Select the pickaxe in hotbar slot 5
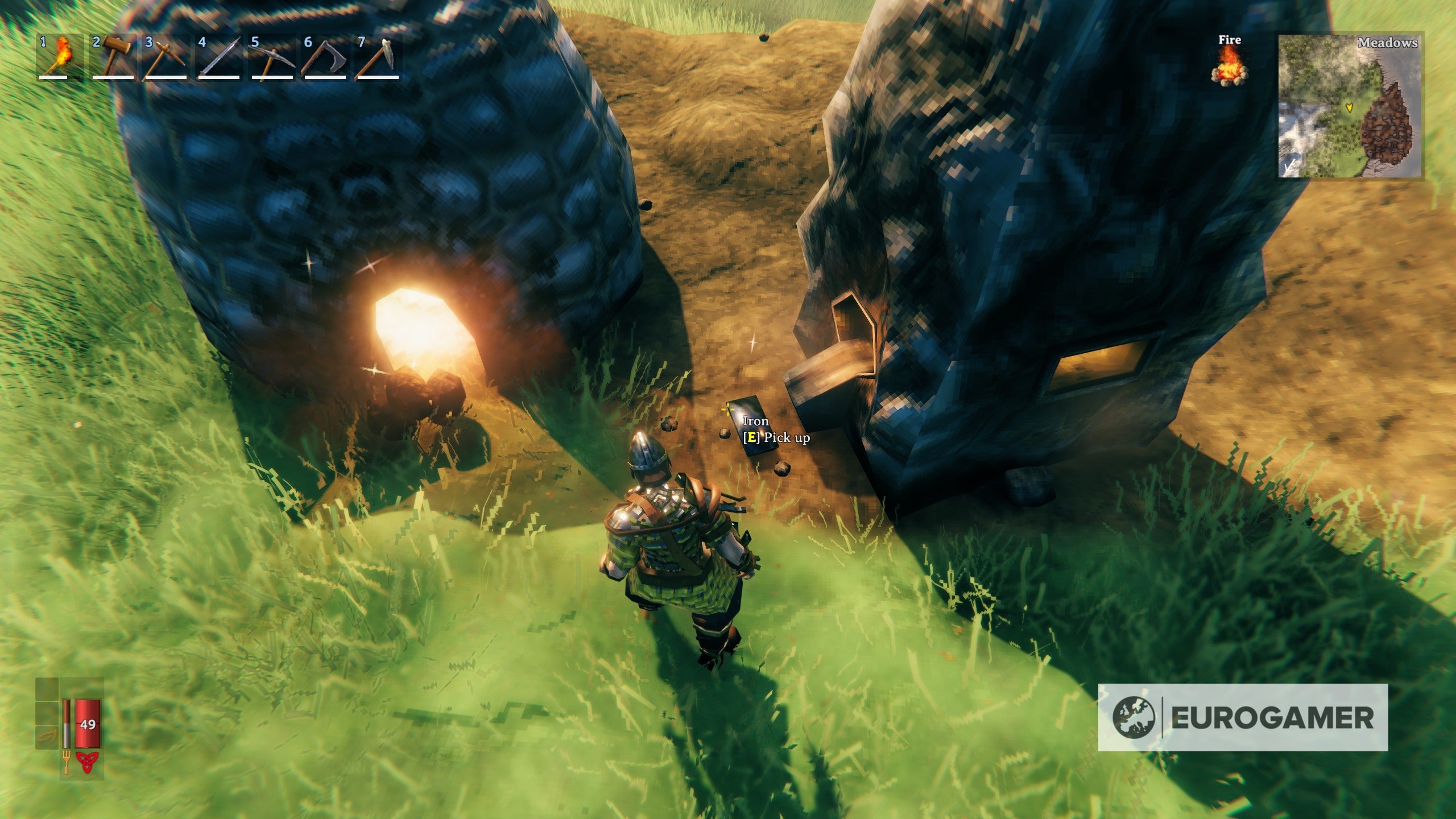The width and height of the screenshot is (1456, 819). [x=271, y=57]
